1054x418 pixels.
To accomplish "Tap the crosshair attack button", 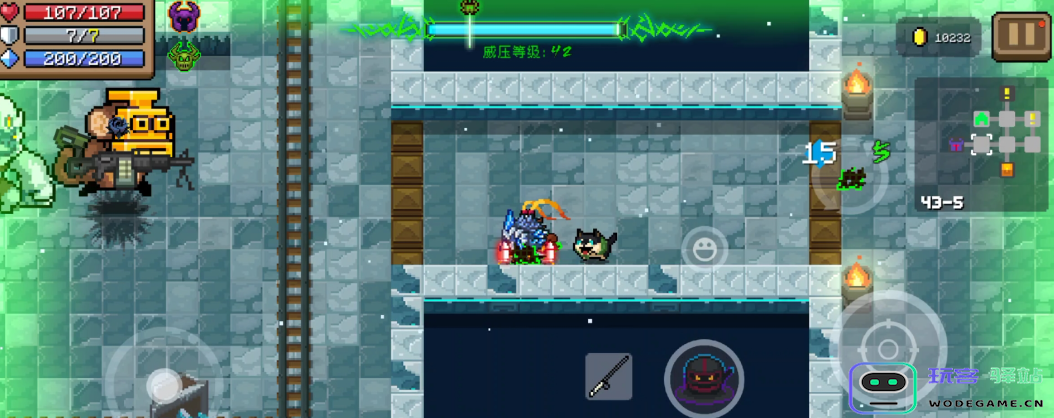I will tap(889, 336).
